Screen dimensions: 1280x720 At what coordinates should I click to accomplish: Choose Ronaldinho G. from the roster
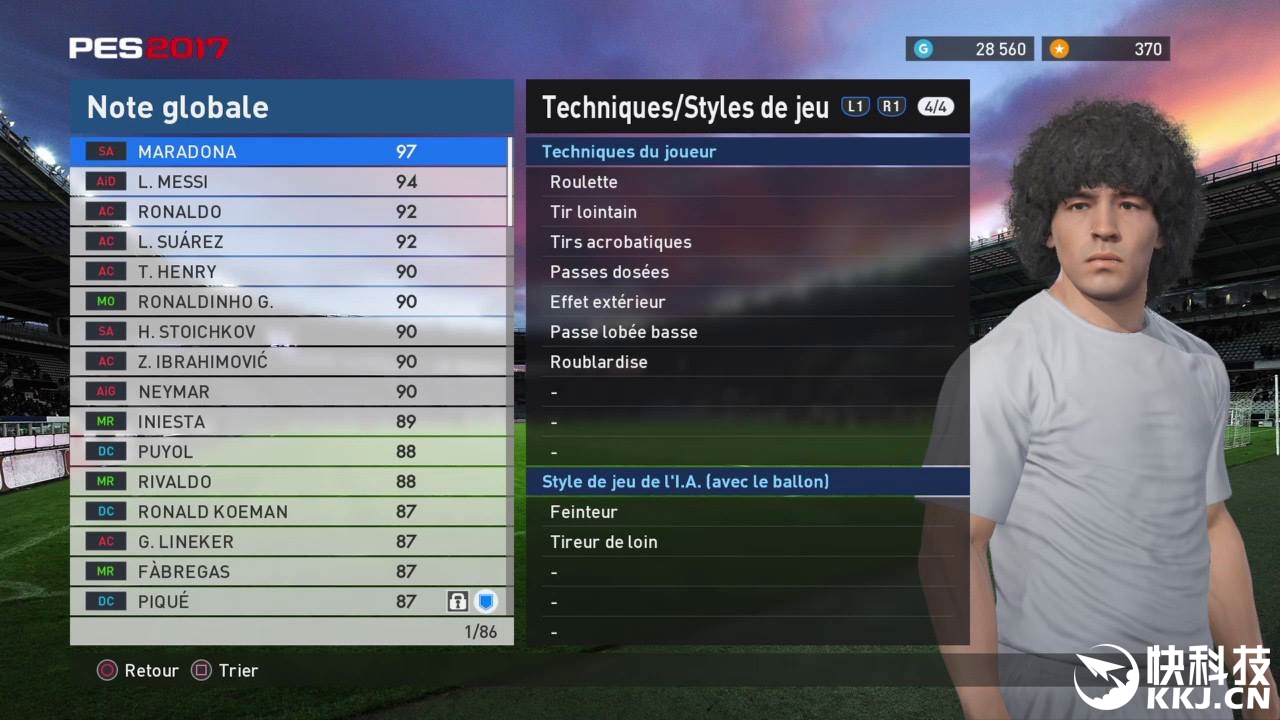290,302
